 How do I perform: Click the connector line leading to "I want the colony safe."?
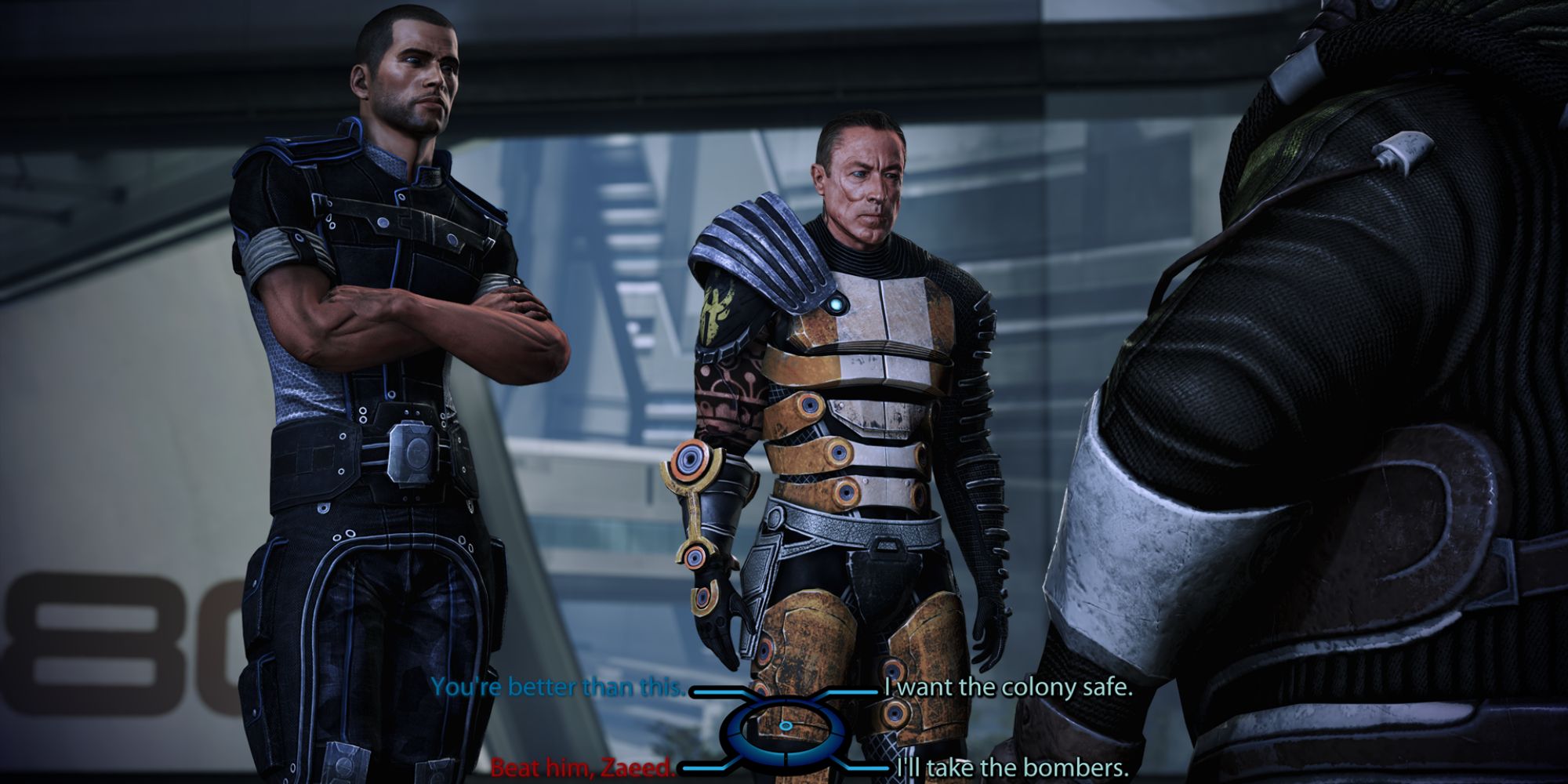coord(855,691)
